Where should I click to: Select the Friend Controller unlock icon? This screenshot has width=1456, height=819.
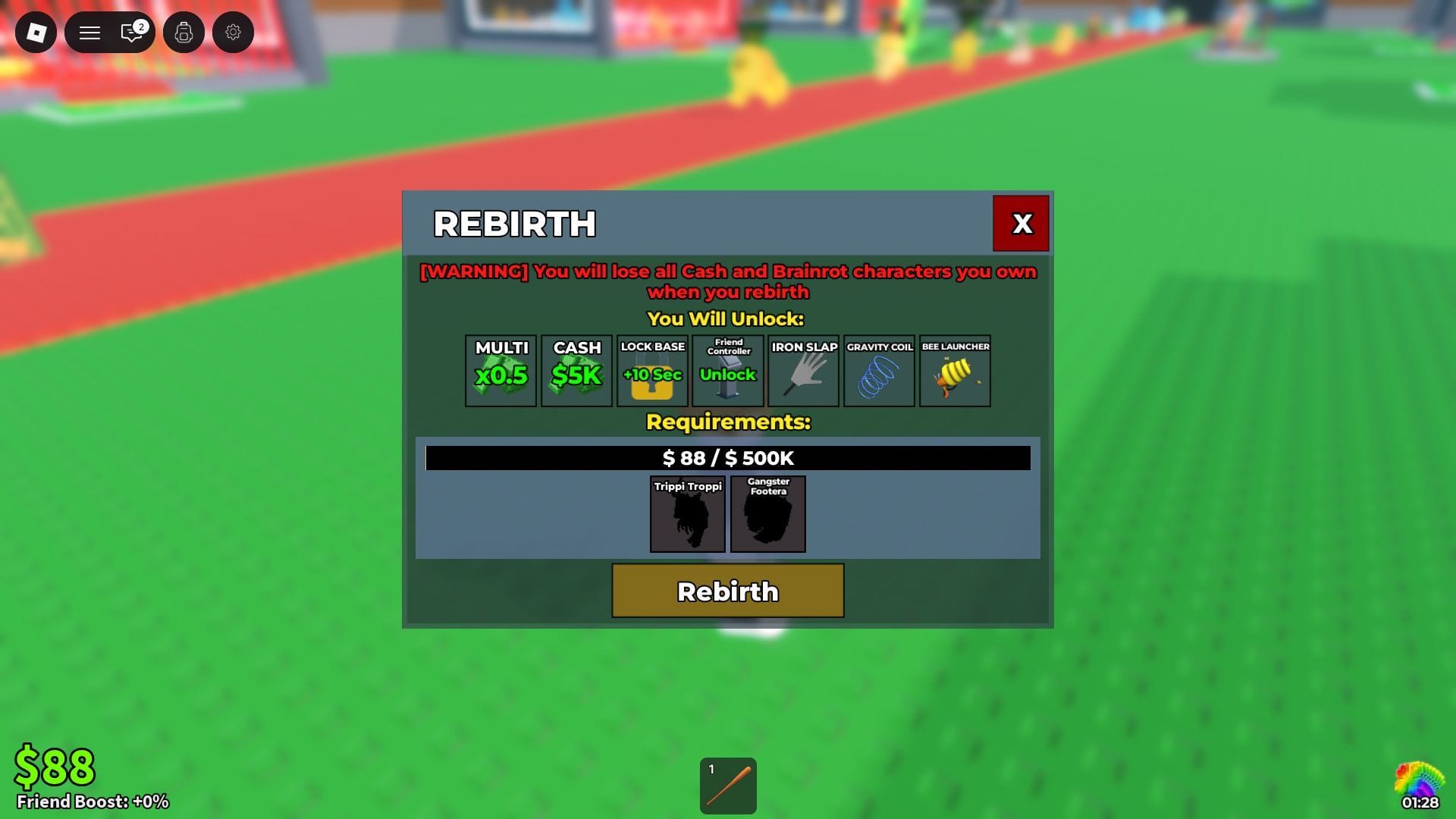(x=728, y=371)
